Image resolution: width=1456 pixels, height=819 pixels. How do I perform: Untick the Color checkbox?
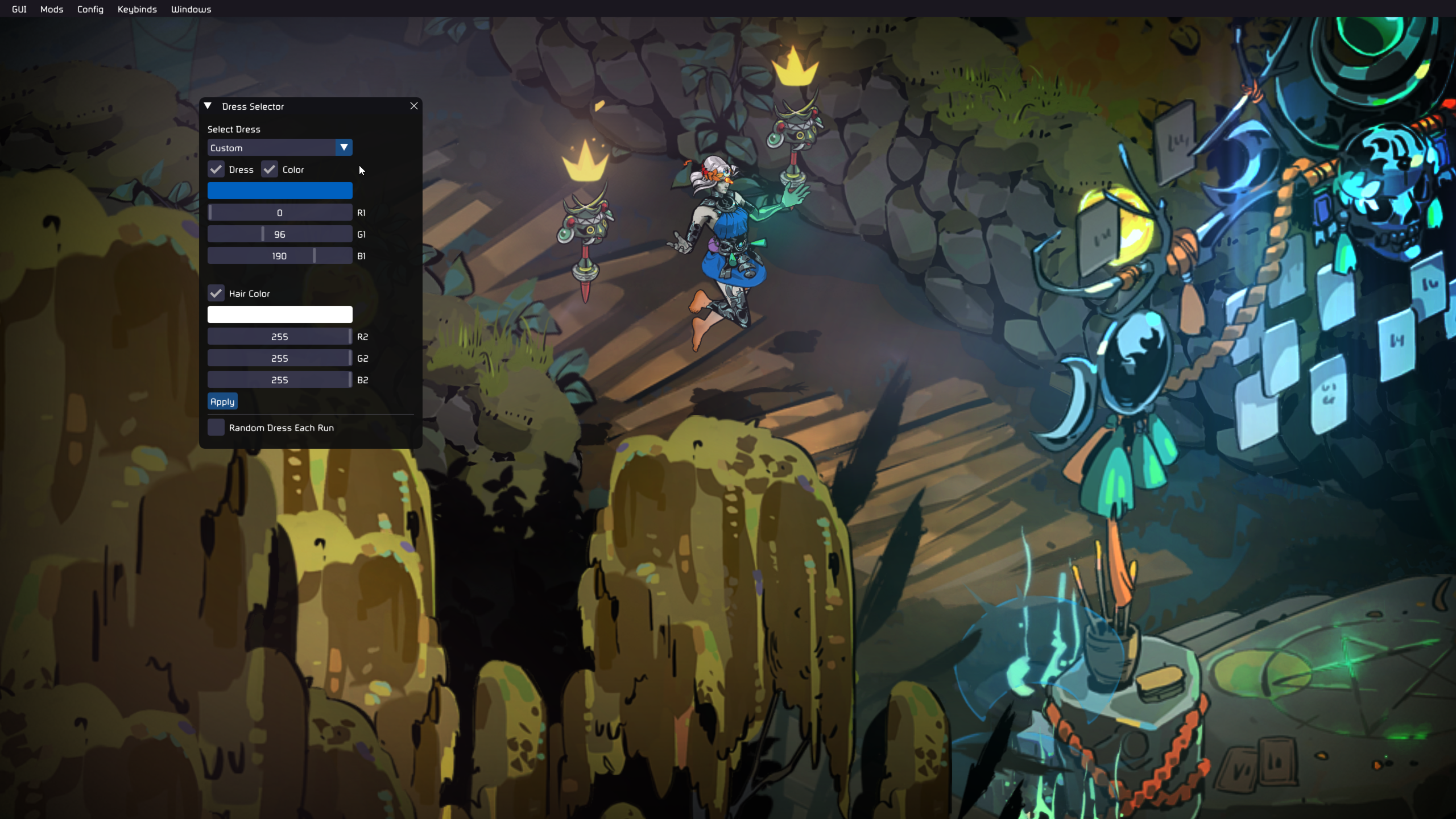[270, 169]
